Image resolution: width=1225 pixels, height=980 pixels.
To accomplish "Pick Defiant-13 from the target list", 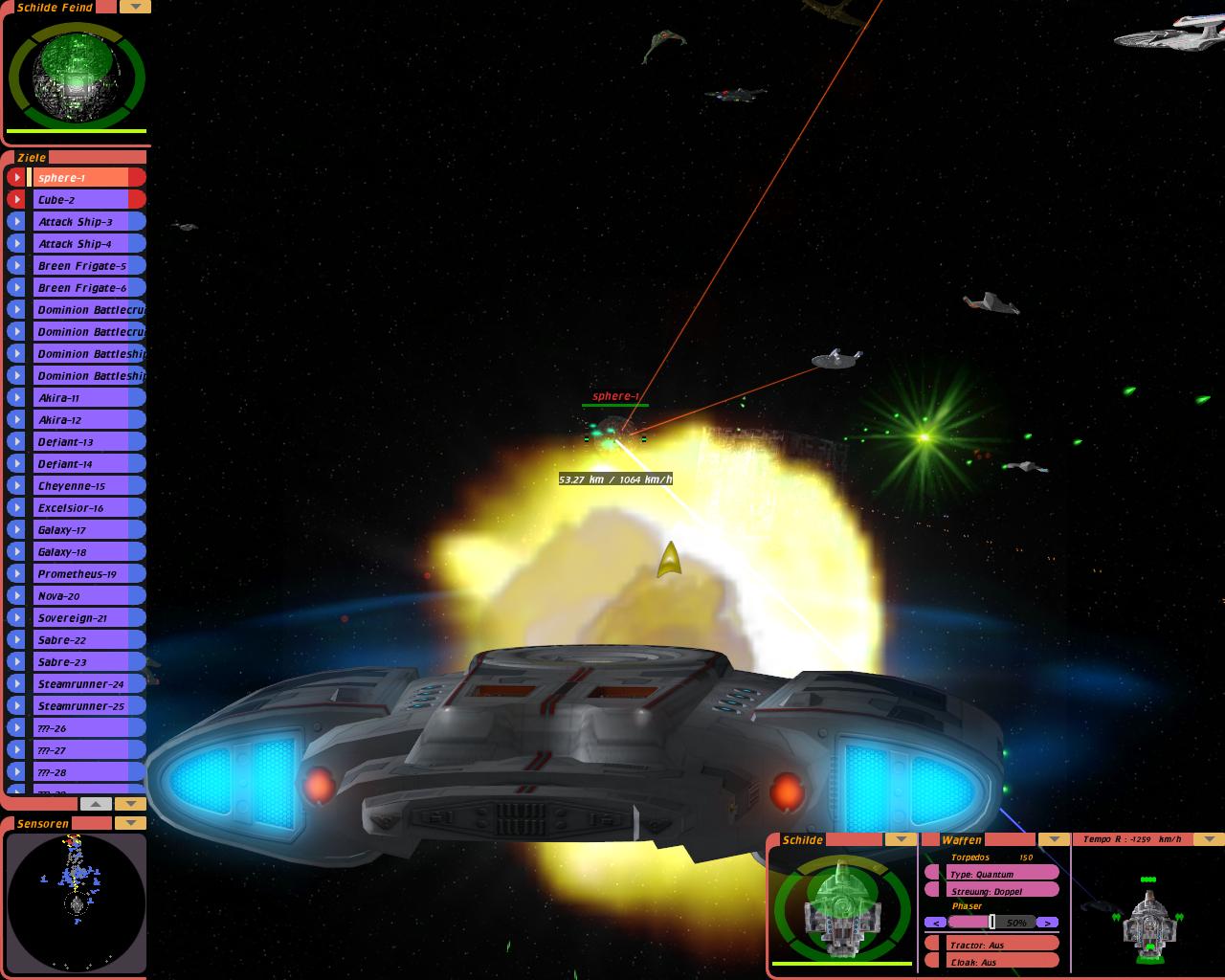I will (x=88, y=441).
